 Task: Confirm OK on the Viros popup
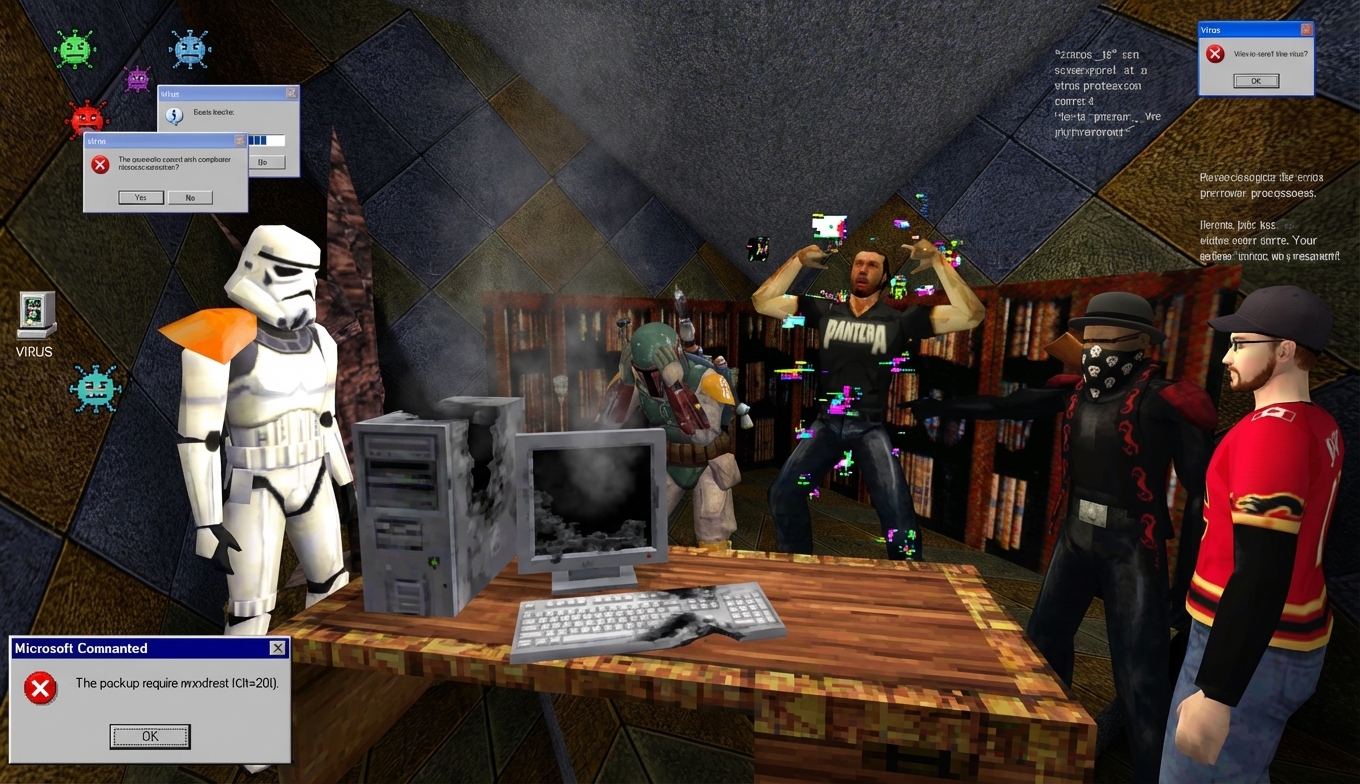1256,81
